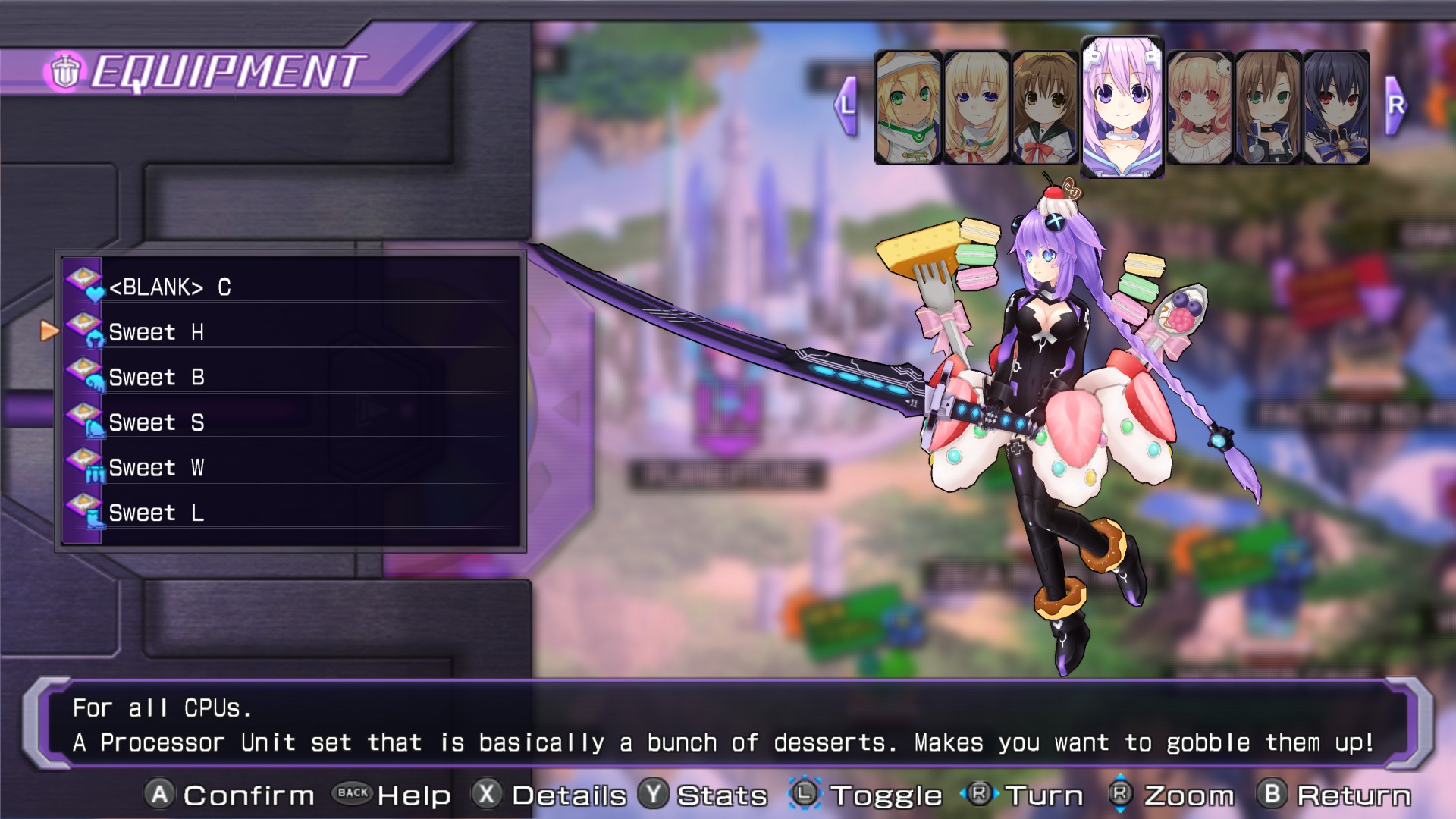Pick the brown-haired green-eyed character portrait
The width and height of the screenshot is (1456, 819).
[x=1267, y=107]
